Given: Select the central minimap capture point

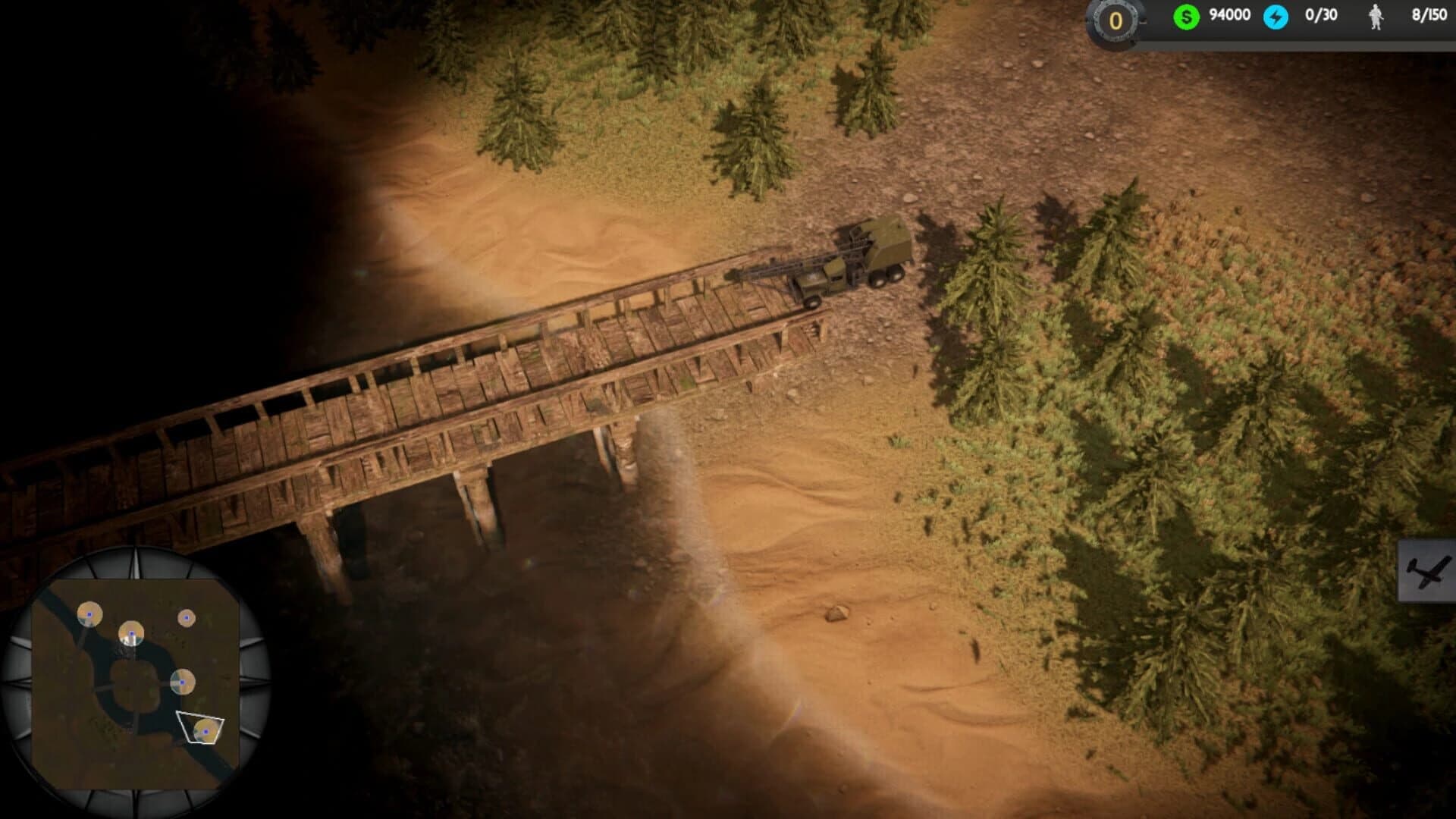Looking at the screenshot, I should tap(131, 633).
